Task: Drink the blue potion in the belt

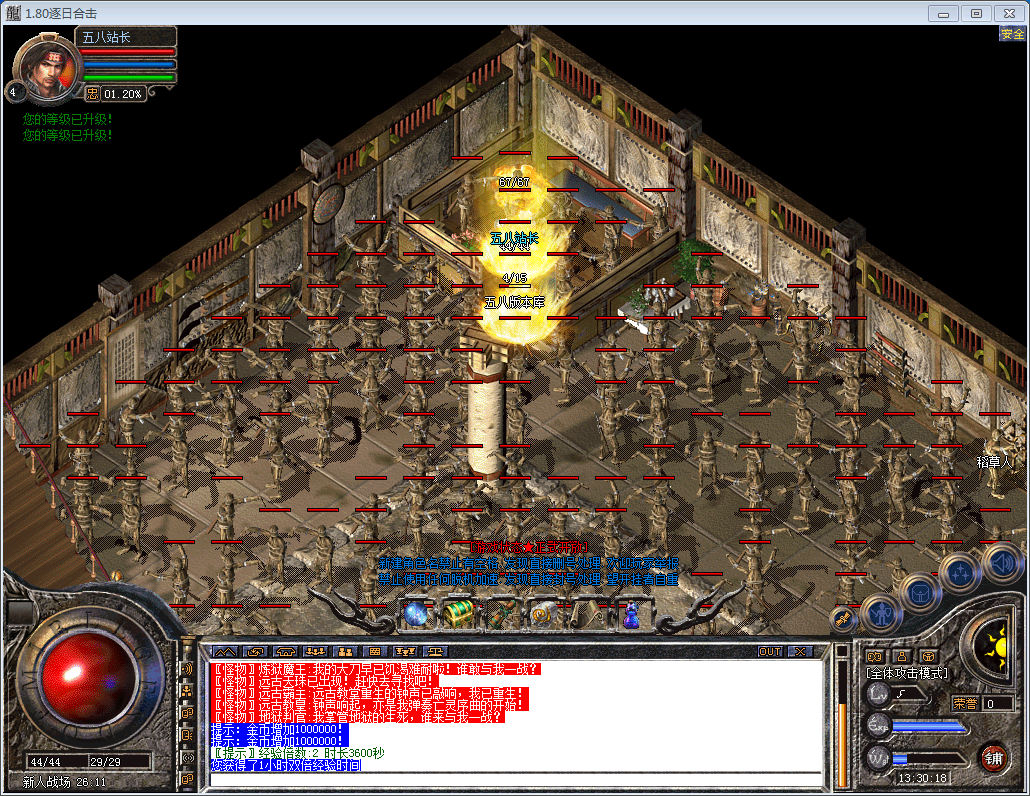Action: (x=630, y=614)
